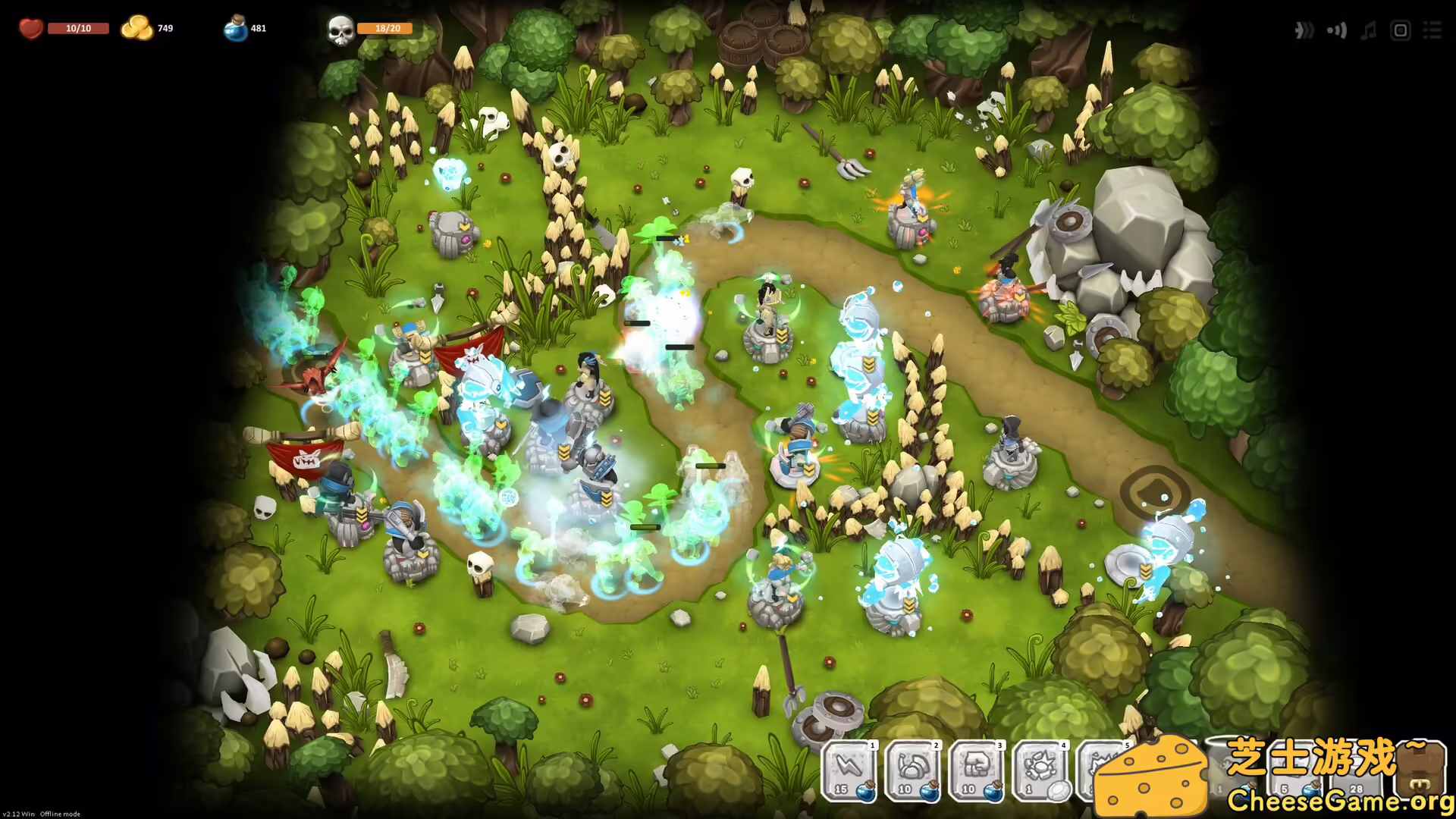Click the red heart health icon
The width and height of the screenshot is (1456, 819).
point(30,27)
